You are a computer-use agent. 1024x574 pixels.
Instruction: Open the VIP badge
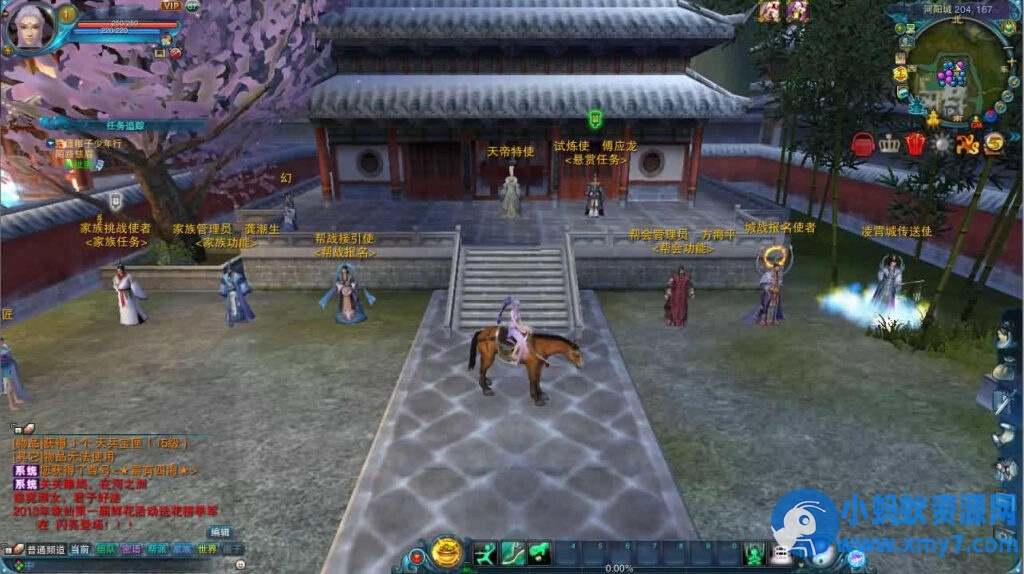click(x=171, y=5)
